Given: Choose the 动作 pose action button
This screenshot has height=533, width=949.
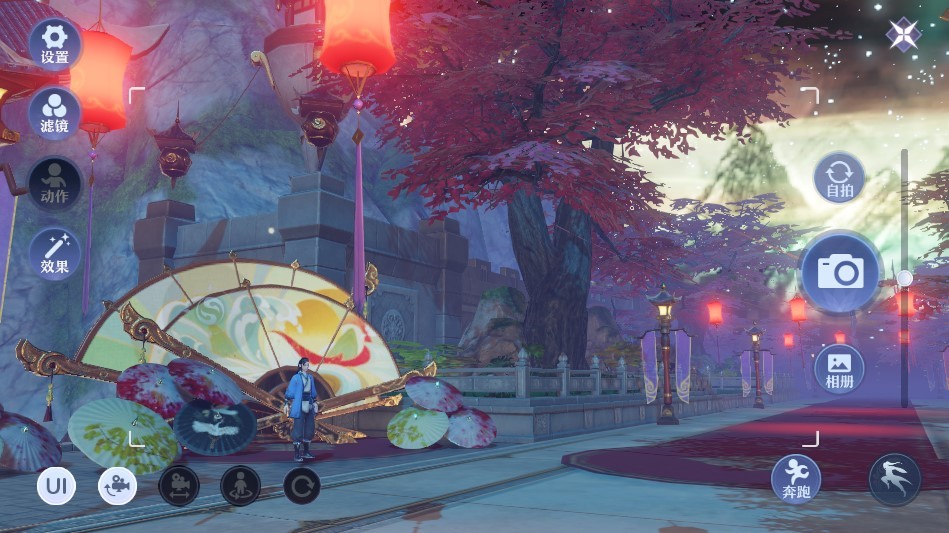Looking at the screenshot, I should tap(54, 183).
